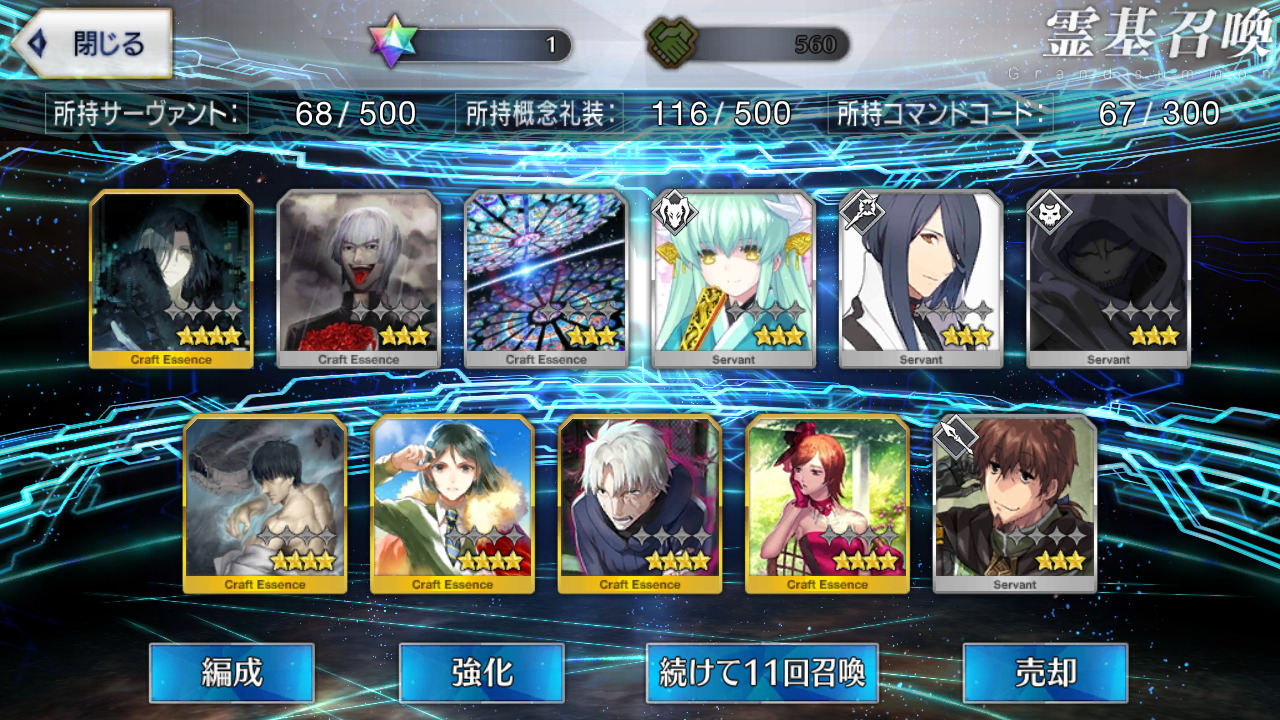Select the brown-haired lancer Servant card
Viewport: 1280px width, 720px height.
coord(1015,503)
